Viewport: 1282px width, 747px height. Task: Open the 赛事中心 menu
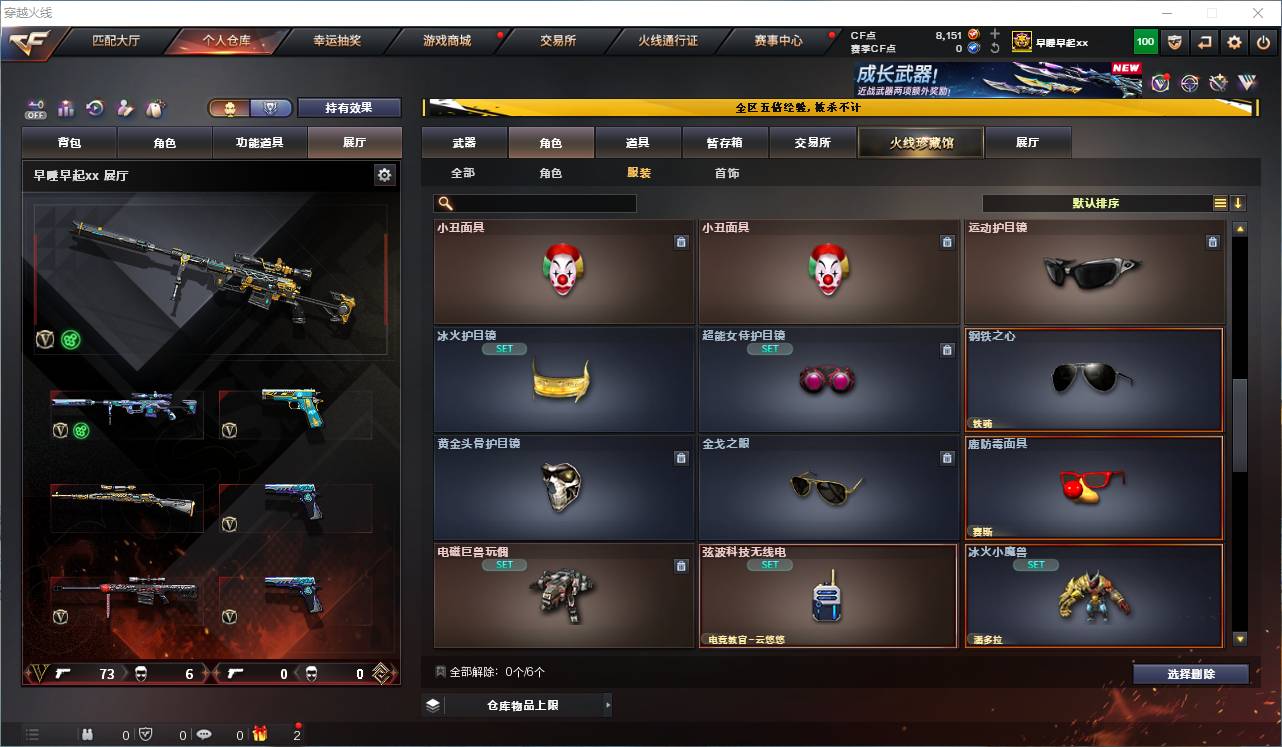click(778, 41)
